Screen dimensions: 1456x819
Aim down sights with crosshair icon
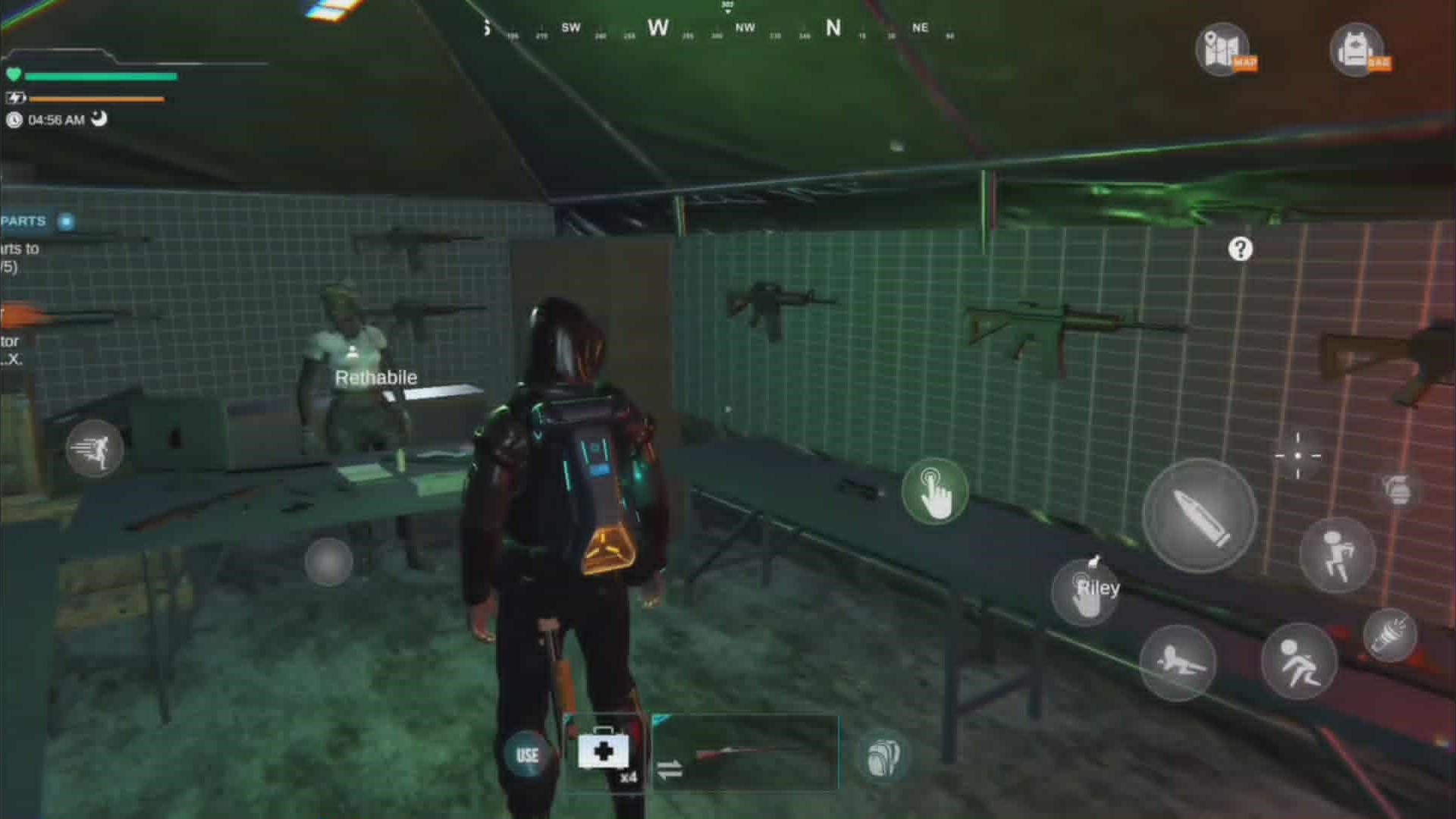pyautogui.click(x=1298, y=456)
